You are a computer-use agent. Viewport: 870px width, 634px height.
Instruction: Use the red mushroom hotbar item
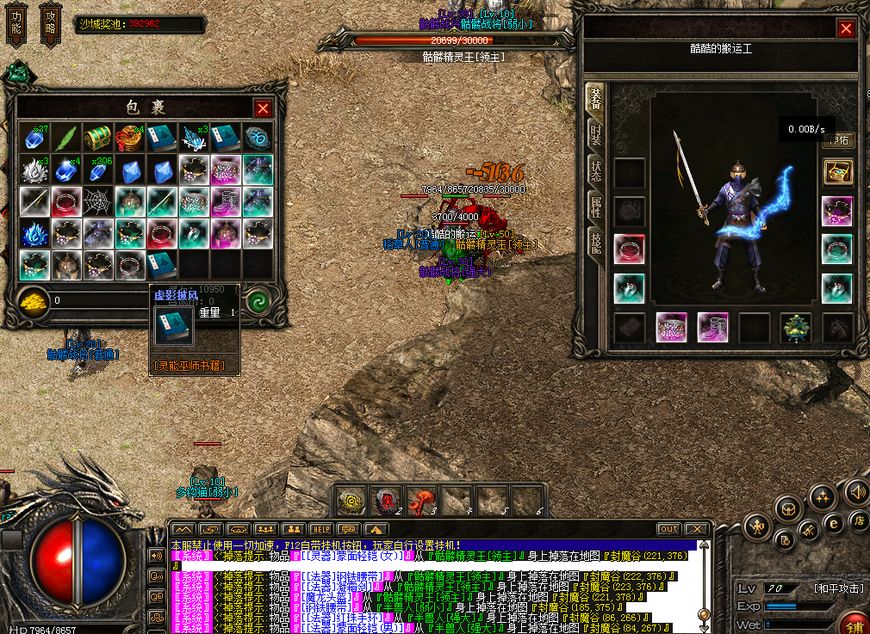422,500
